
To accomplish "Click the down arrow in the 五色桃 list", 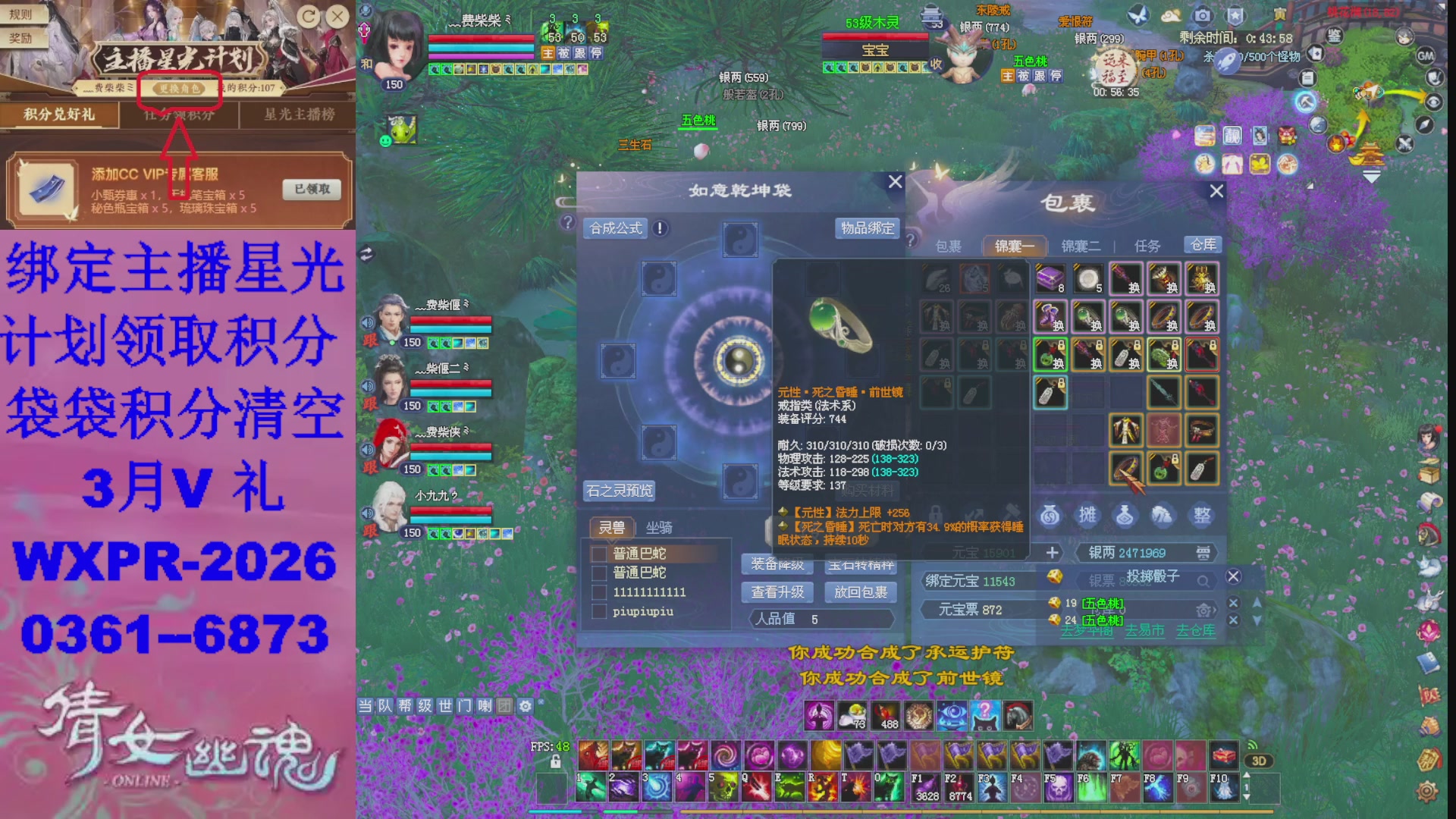I will coord(1257,620).
